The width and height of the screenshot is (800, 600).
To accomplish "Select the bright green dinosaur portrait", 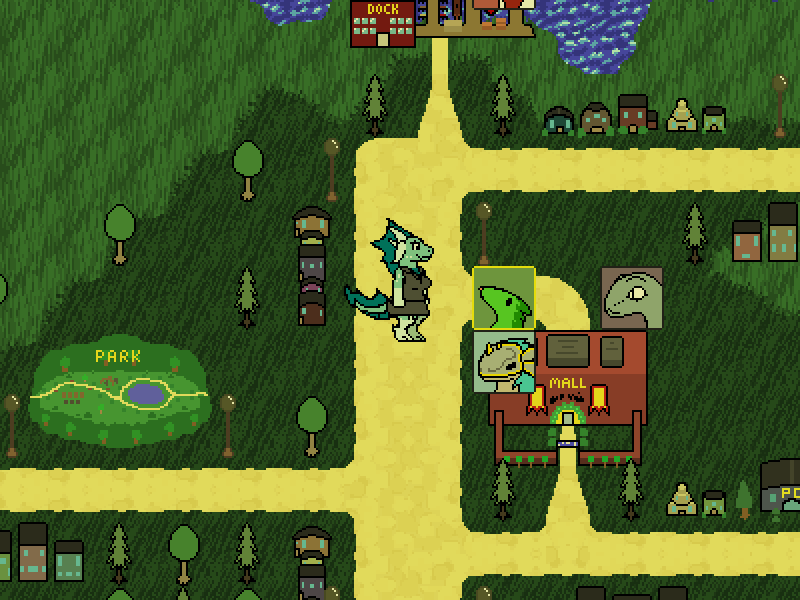I will (x=504, y=298).
